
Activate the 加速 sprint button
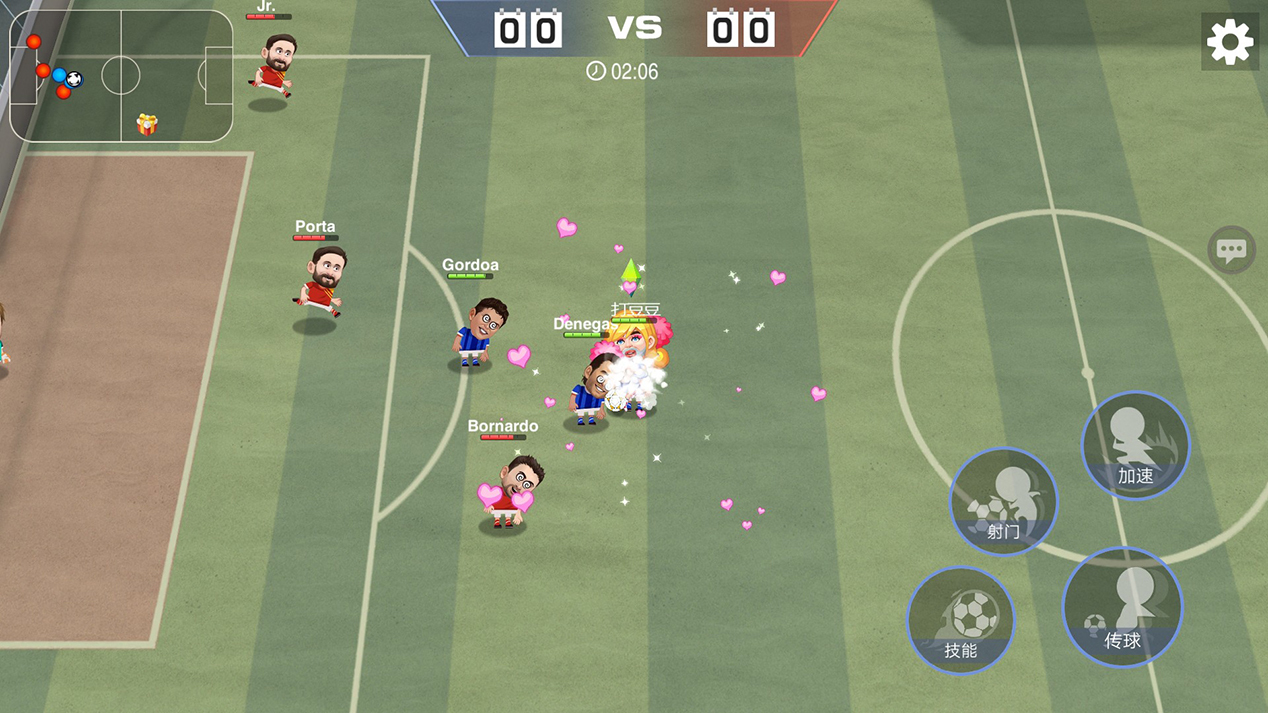tap(1135, 446)
